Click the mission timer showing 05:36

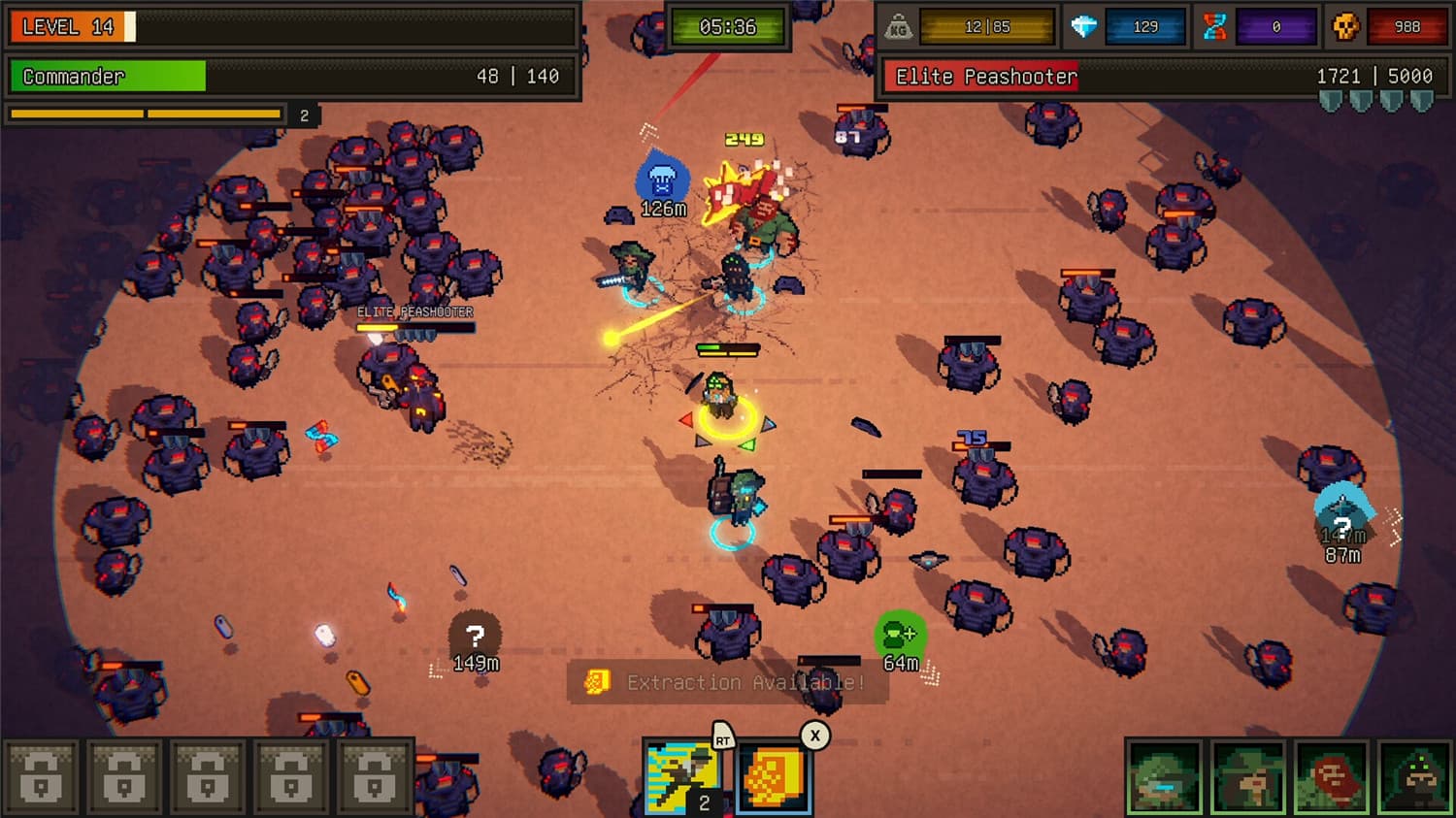click(x=728, y=27)
